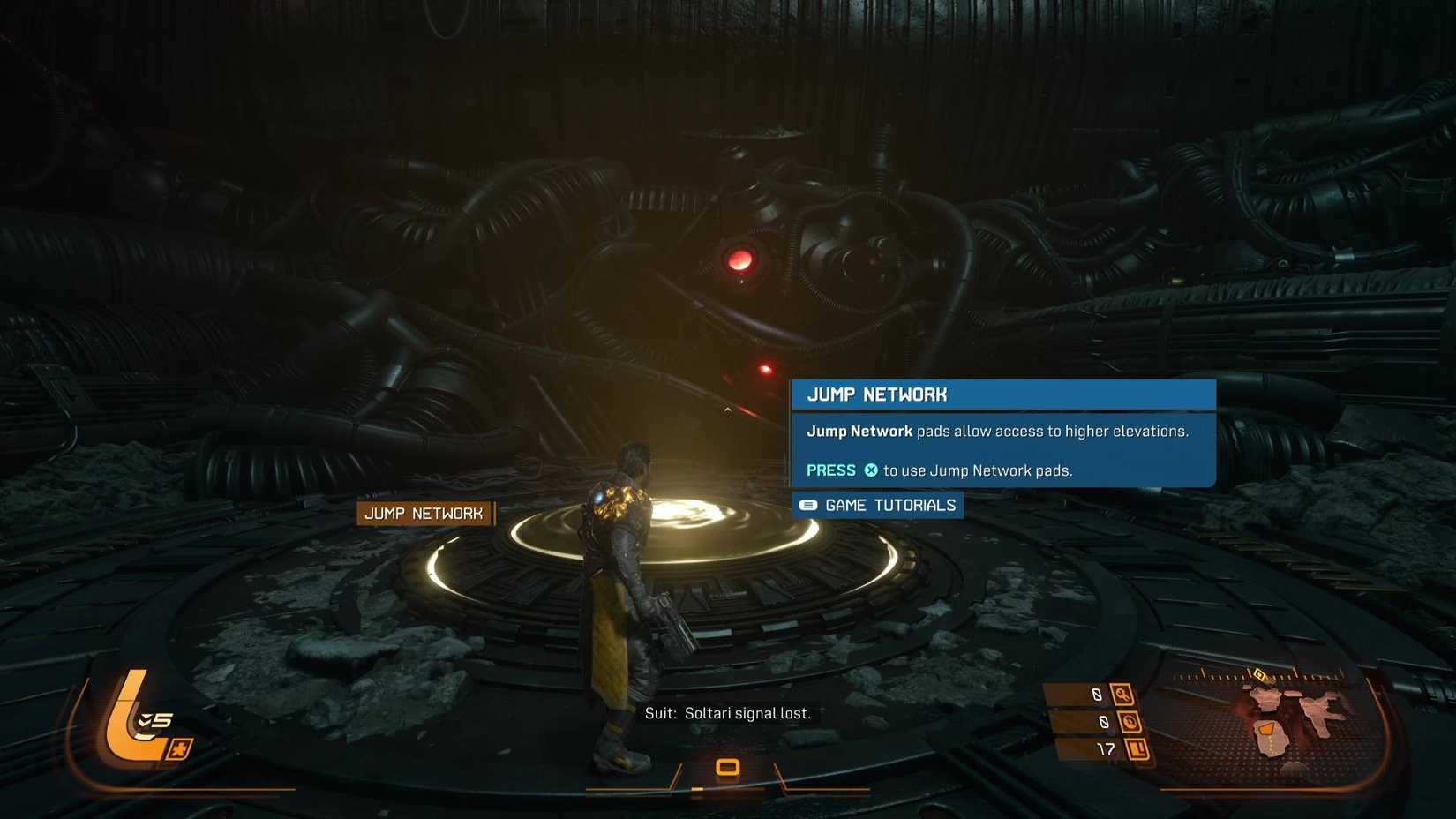Activate the medical cross icon by health gauge
Viewport: 1456px width, 819px height.
tap(180, 749)
